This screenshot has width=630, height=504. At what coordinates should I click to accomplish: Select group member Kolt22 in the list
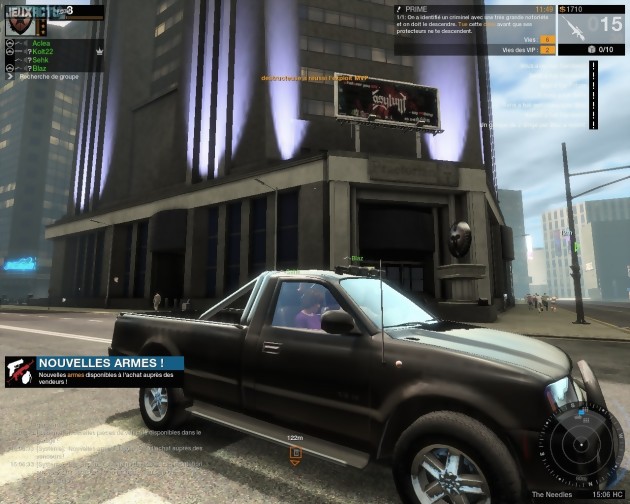point(41,52)
